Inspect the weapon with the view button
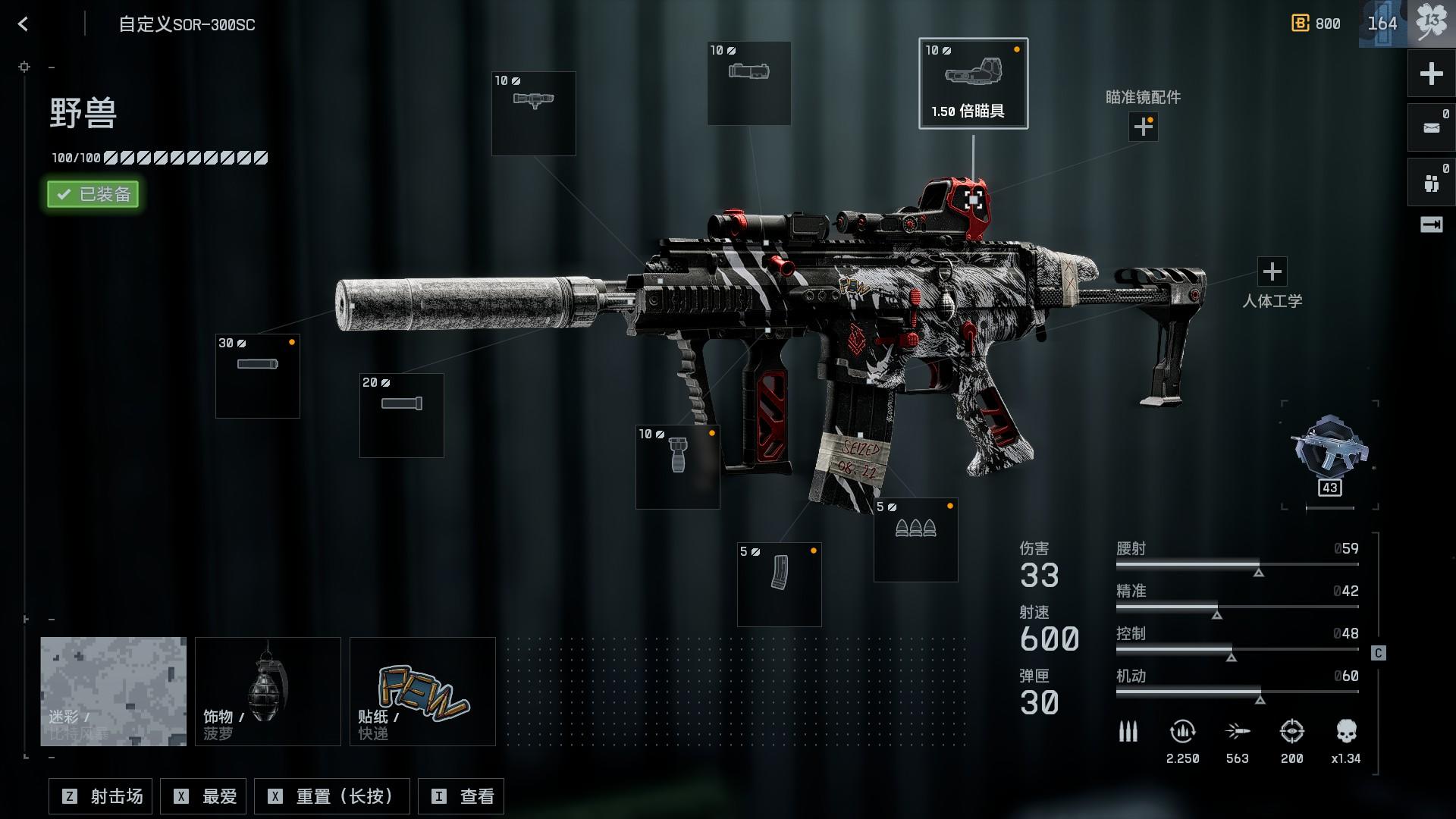 click(x=461, y=796)
